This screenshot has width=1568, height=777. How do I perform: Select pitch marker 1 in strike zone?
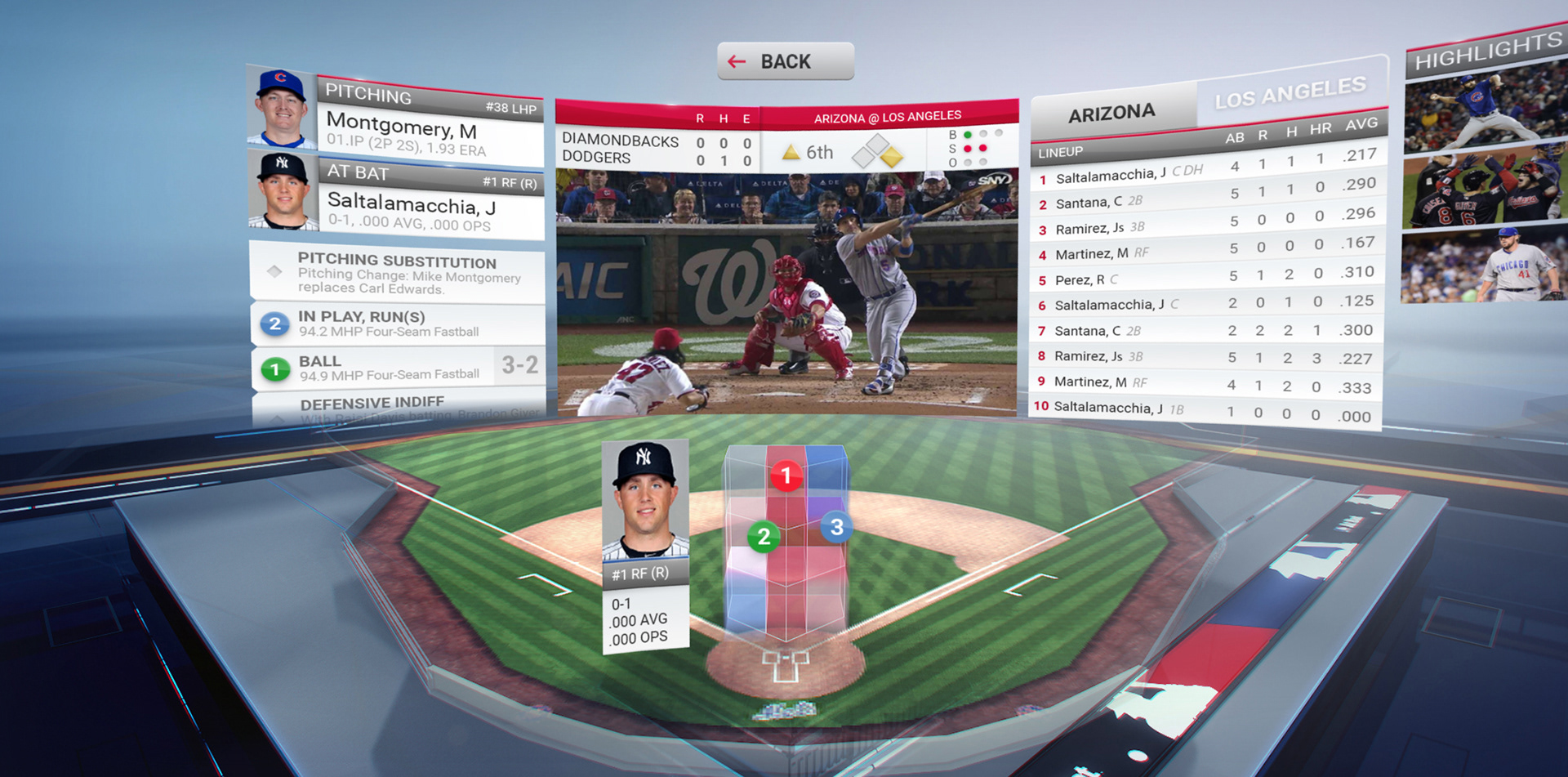[786, 475]
